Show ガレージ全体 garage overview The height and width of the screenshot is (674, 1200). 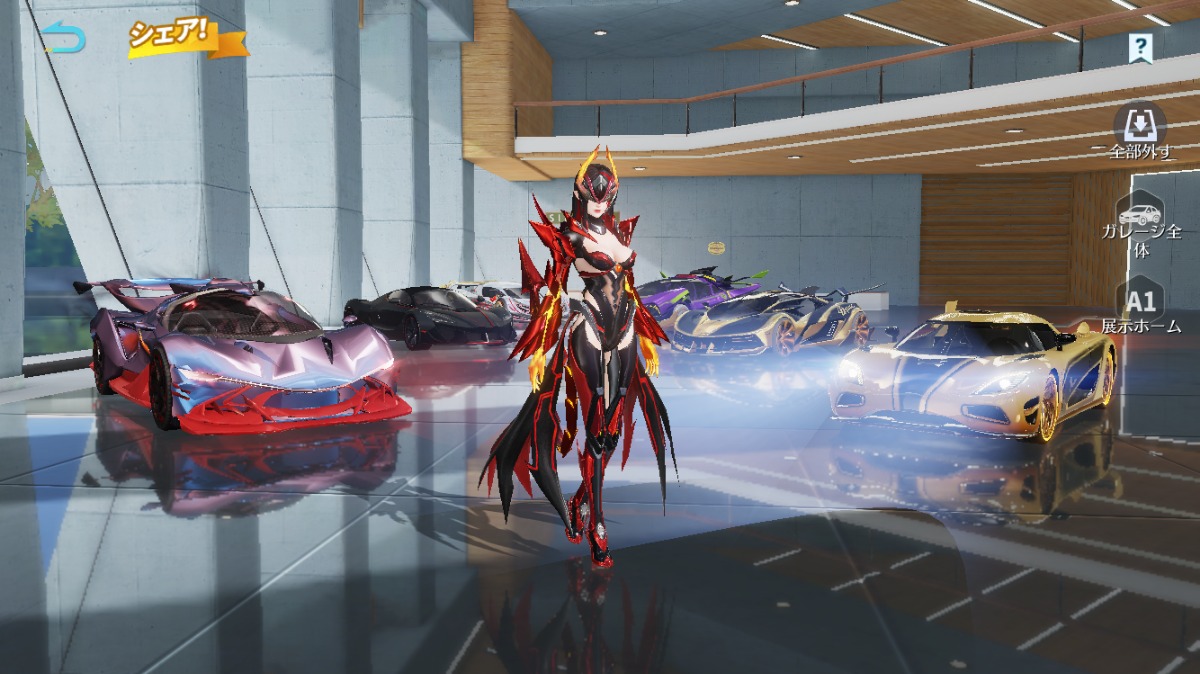(x=1141, y=226)
